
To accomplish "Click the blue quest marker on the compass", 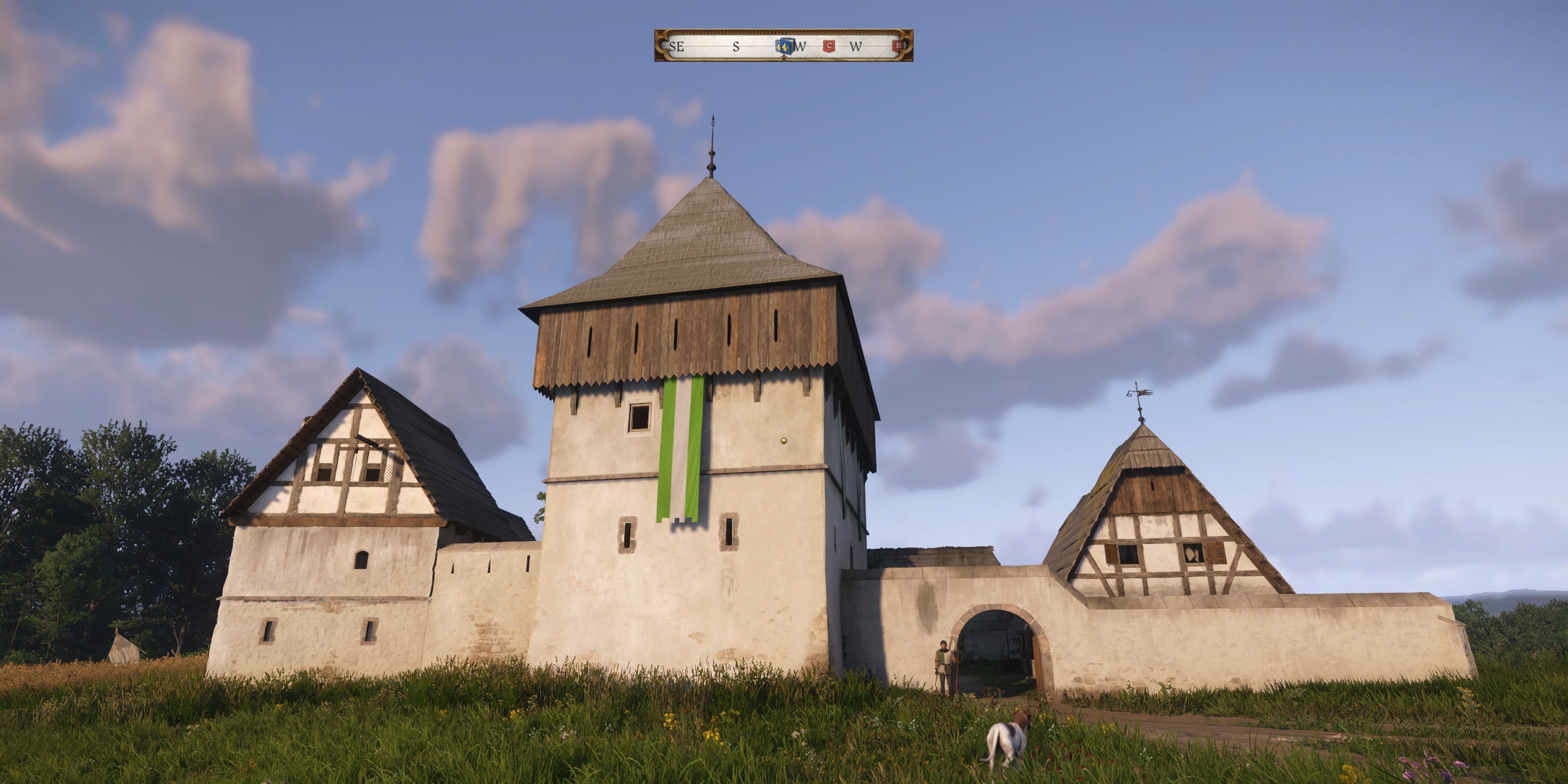I will click(x=784, y=46).
